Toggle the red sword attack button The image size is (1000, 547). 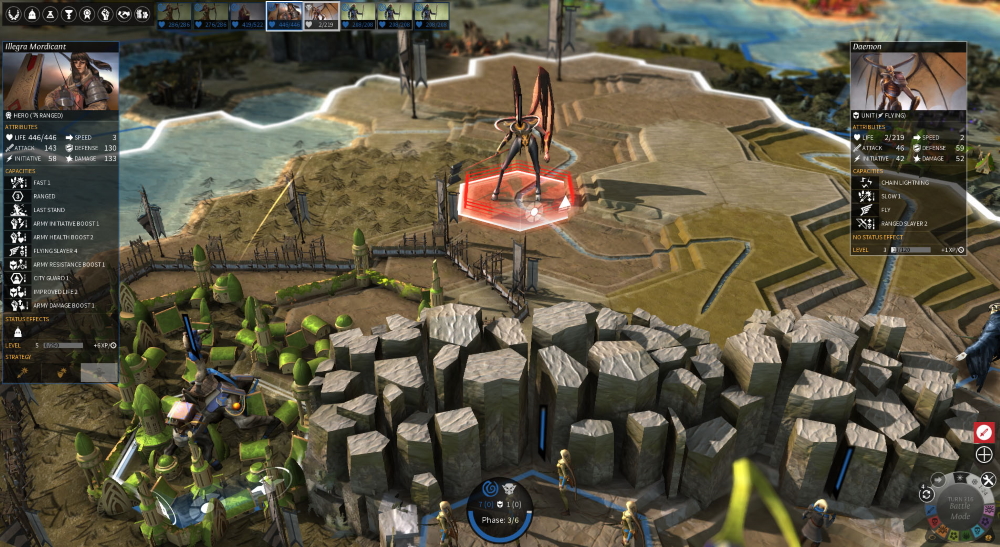[984, 432]
